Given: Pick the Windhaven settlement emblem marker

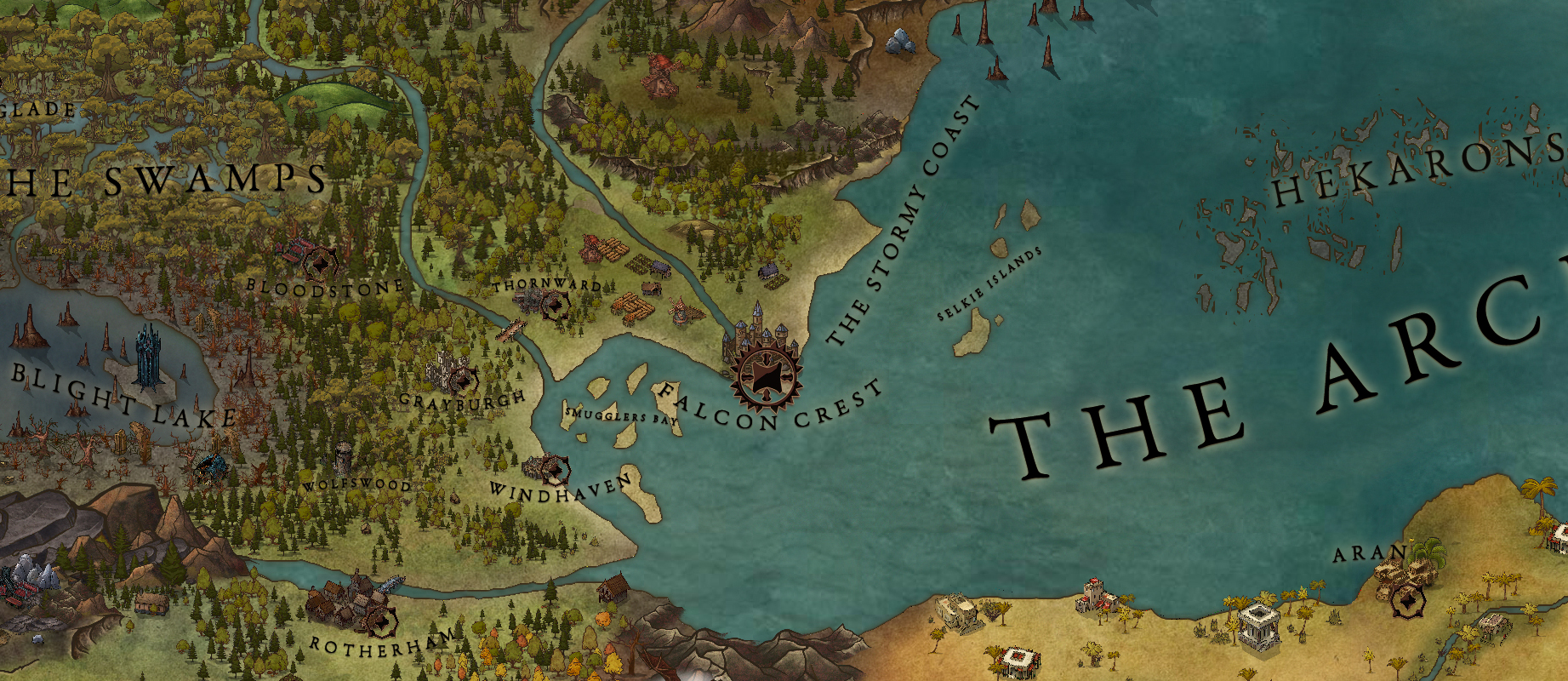Looking at the screenshot, I should (x=556, y=469).
